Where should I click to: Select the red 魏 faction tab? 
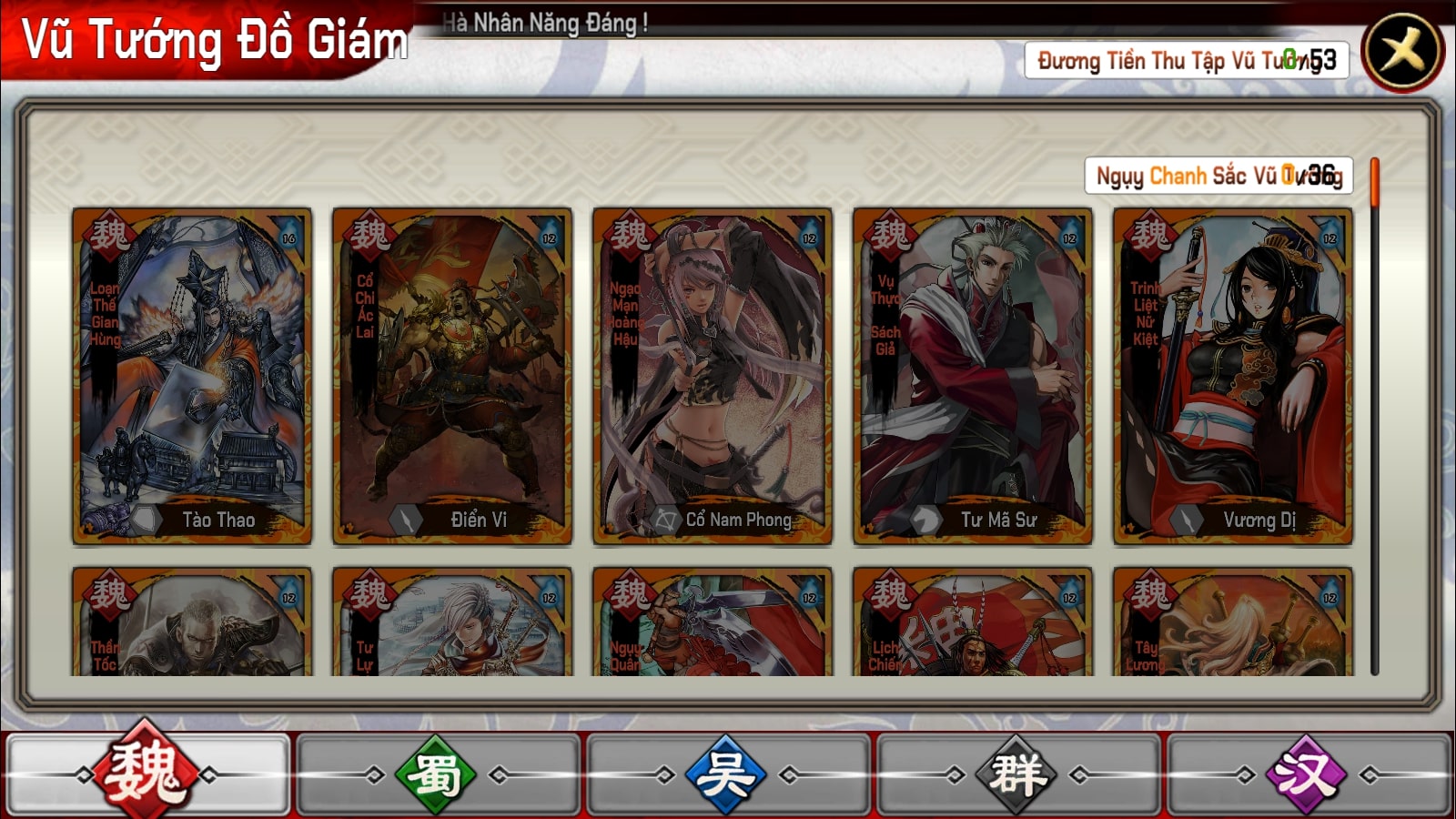tap(147, 775)
